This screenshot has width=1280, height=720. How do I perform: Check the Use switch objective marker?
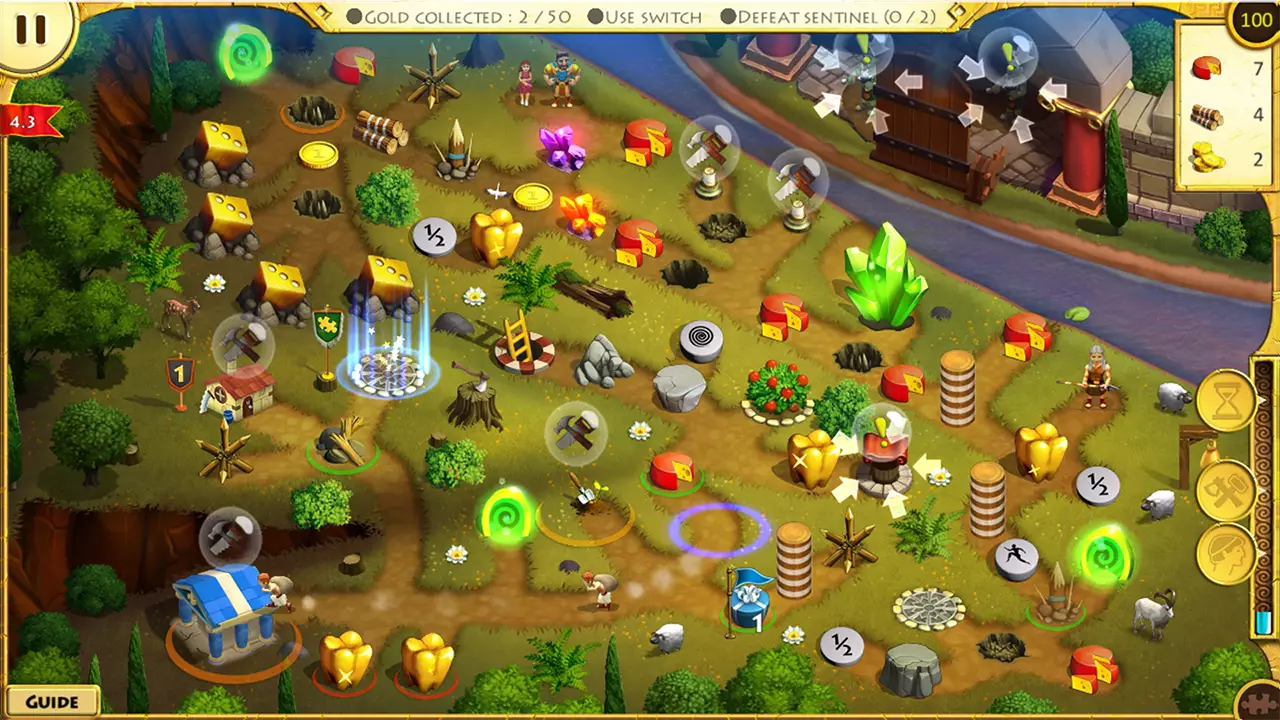pos(594,16)
